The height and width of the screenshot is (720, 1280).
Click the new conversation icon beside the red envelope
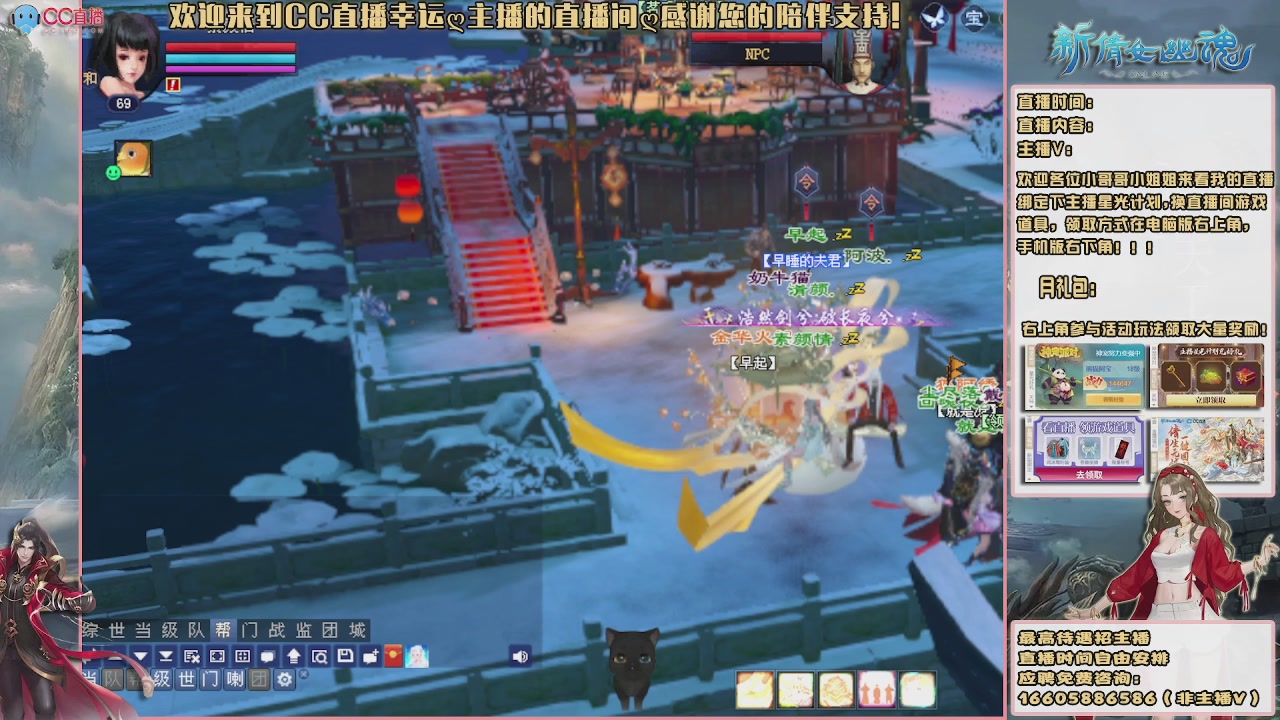[x=370, y=655]
